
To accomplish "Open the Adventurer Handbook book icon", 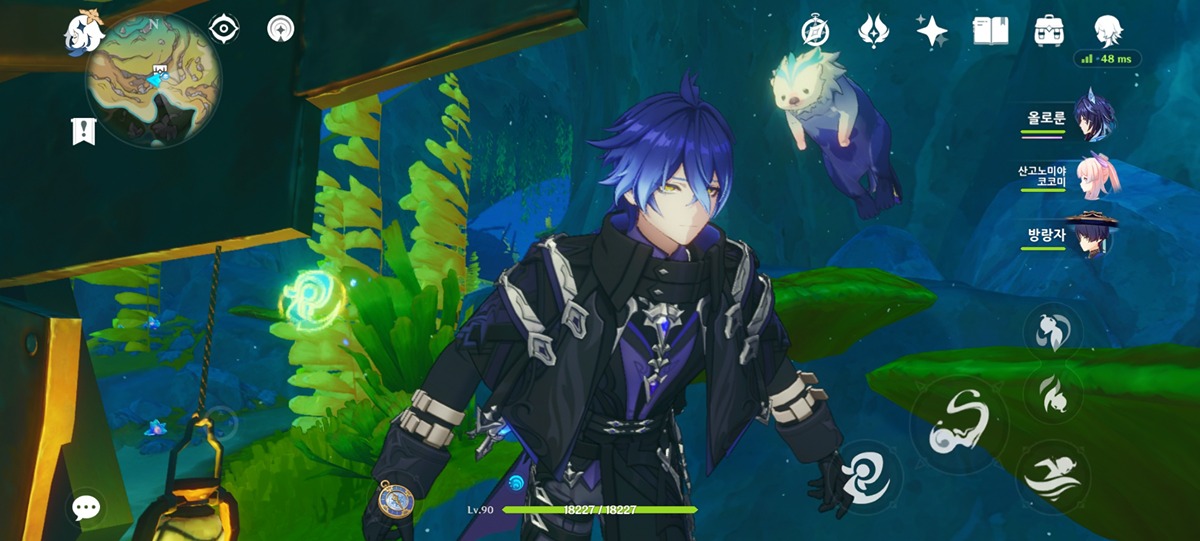I will pos(990,31).
